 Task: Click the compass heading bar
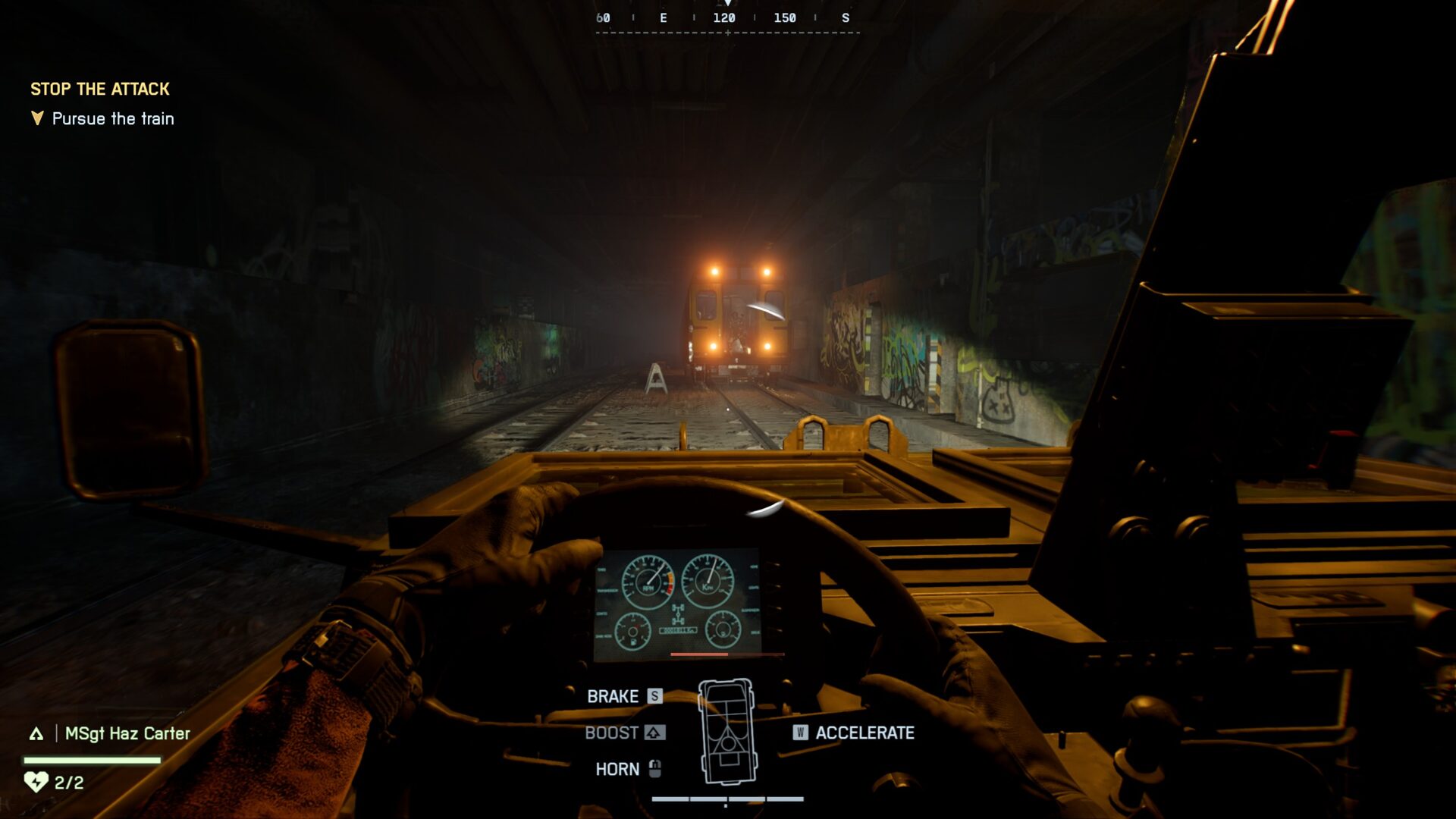[726, 19]
